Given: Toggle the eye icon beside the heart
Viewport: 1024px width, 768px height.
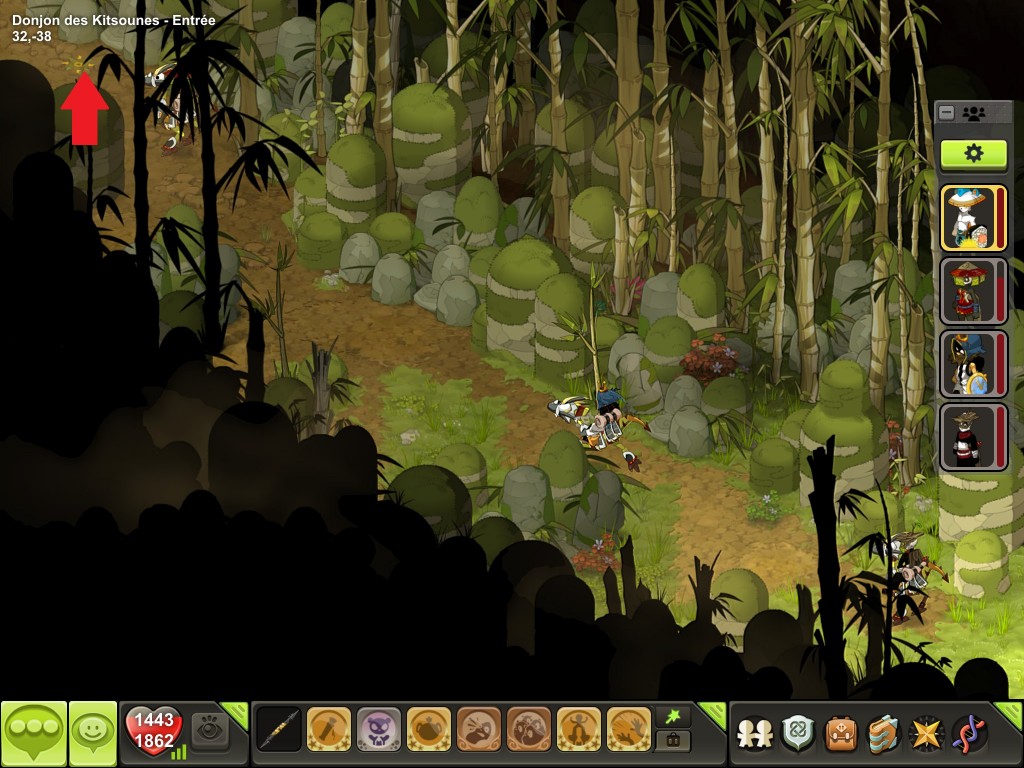Looking at the screenshot, I should (x=210, y=729).
